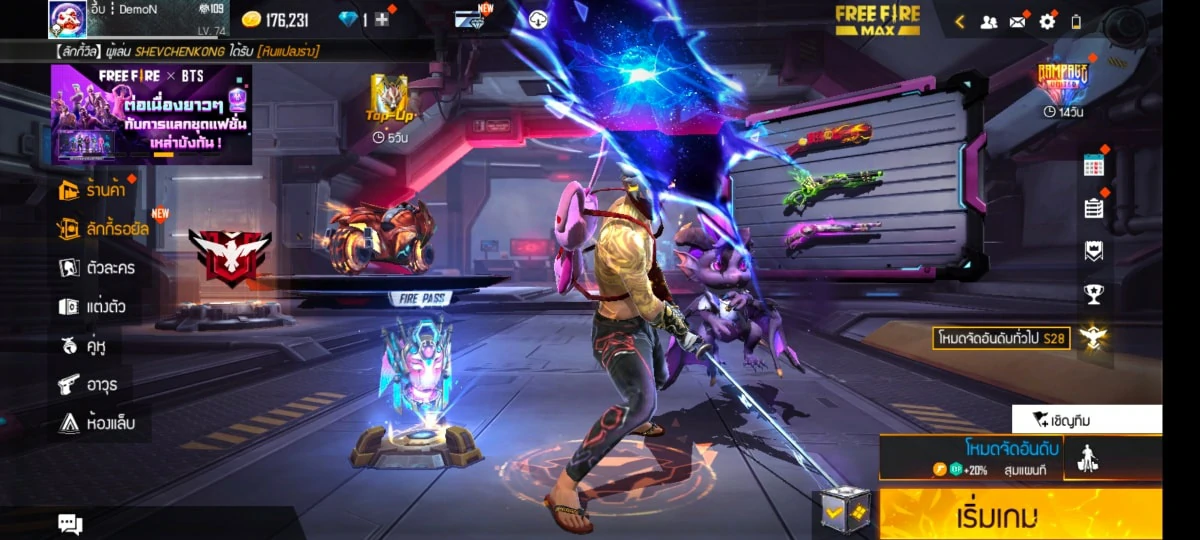1200x540 pixels.
Task: Start the match with the yellow เริ่มเกม button
Action: pyautogui.click(x=1020, y=515)
